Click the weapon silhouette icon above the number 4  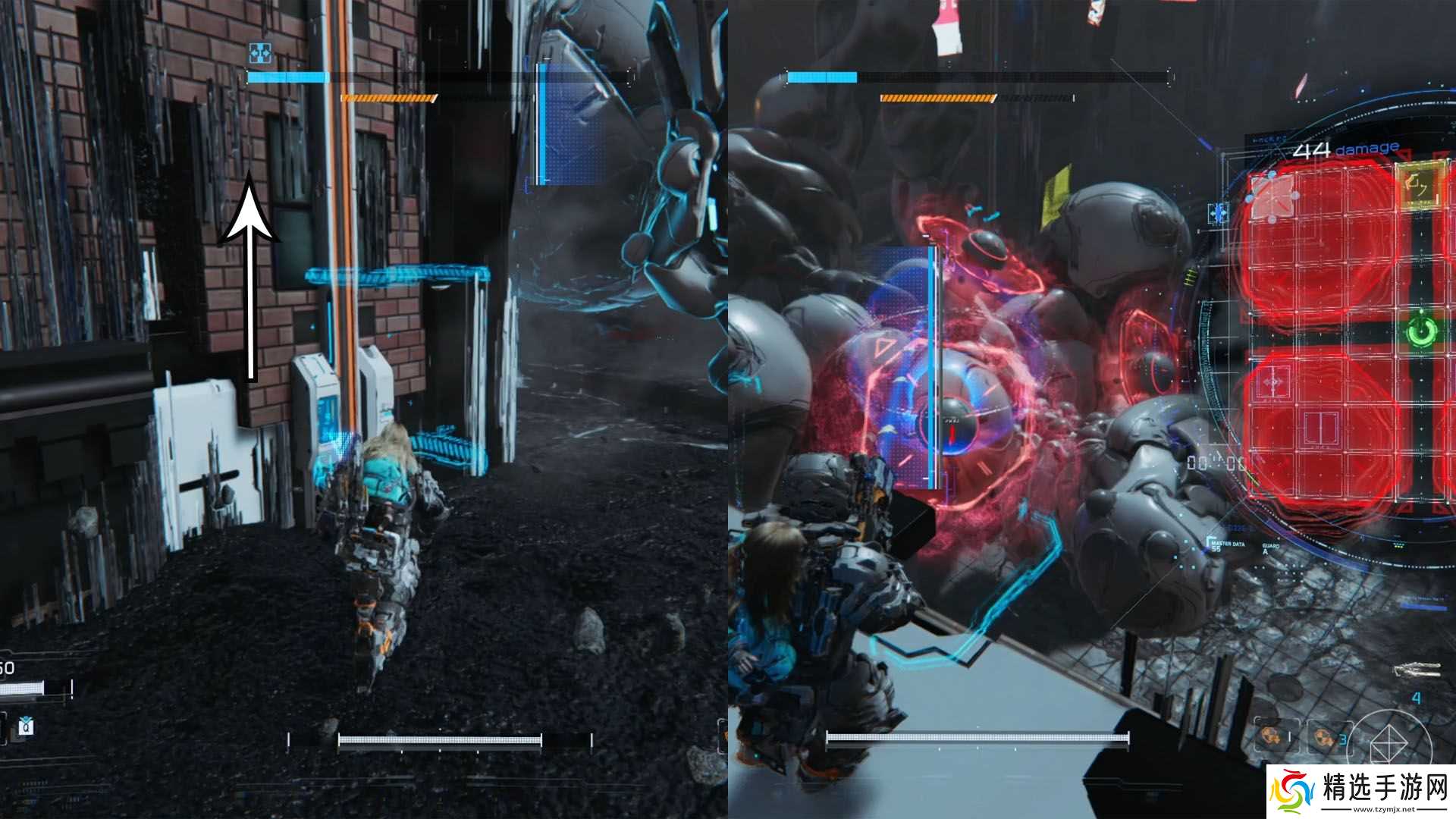click(x=1417, y=669)
